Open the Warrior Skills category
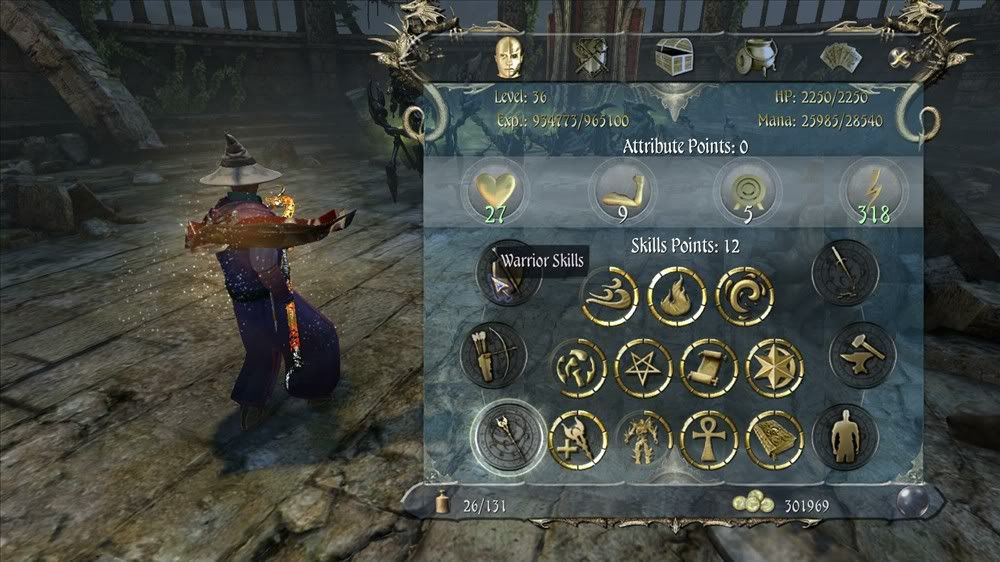 (x=511, y=273)
